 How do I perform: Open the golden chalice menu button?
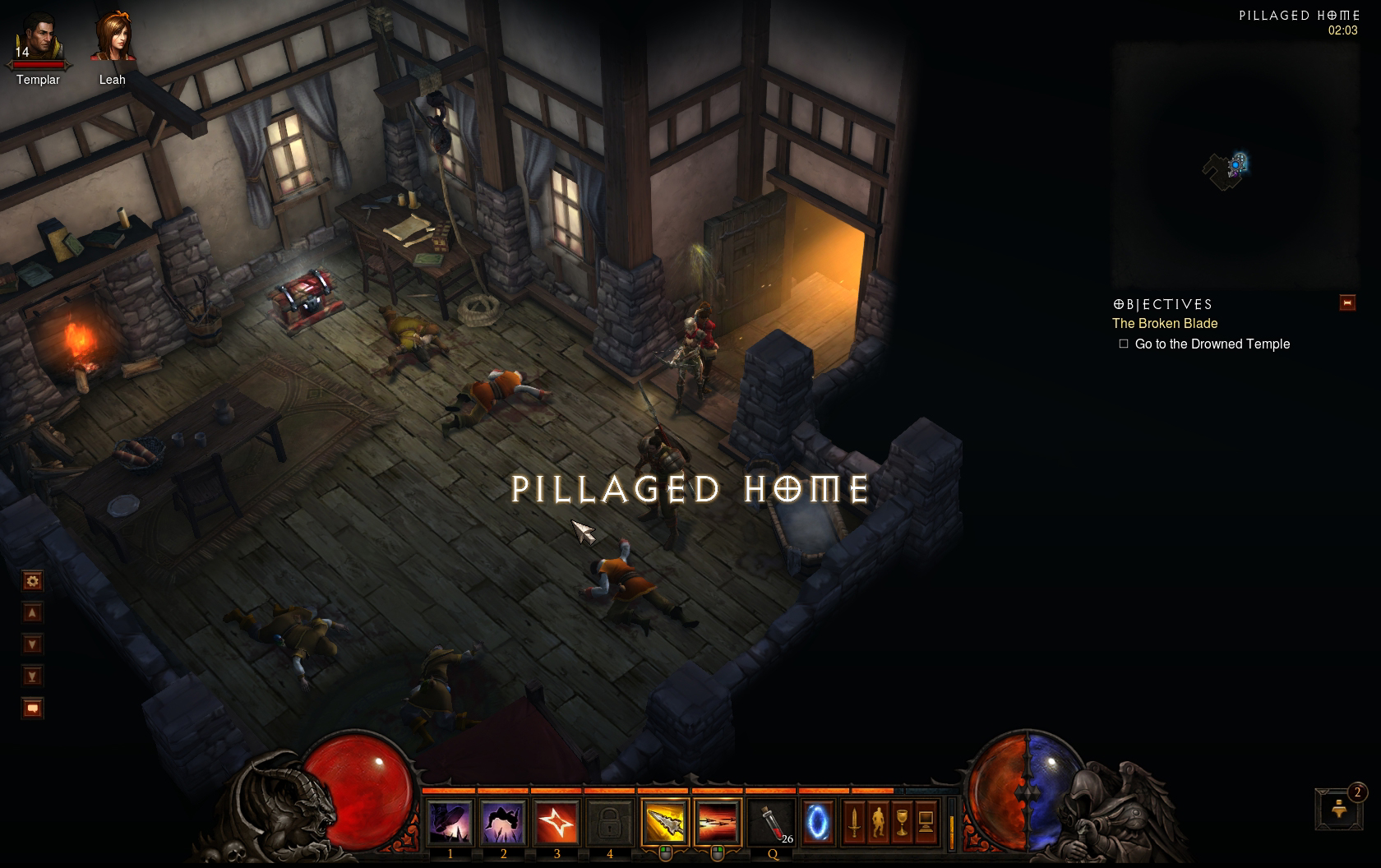pos(902,821)
